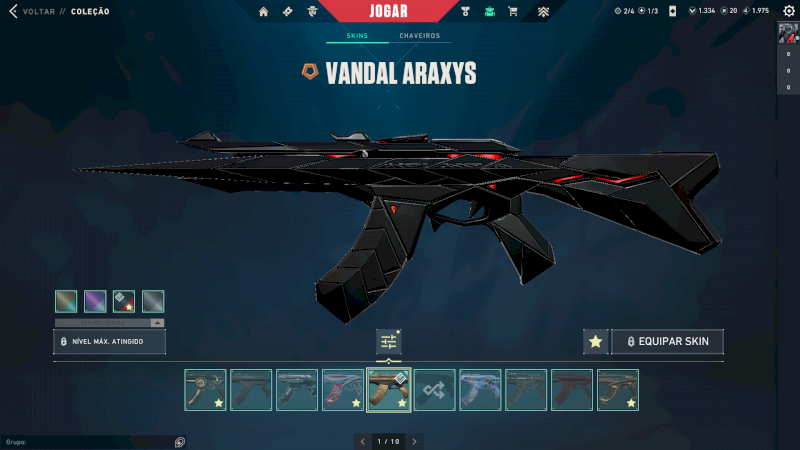Pick the blue-purple Vandal skin thumbnail
This screenshot has width=800, height=450.
tap(480, 389)
